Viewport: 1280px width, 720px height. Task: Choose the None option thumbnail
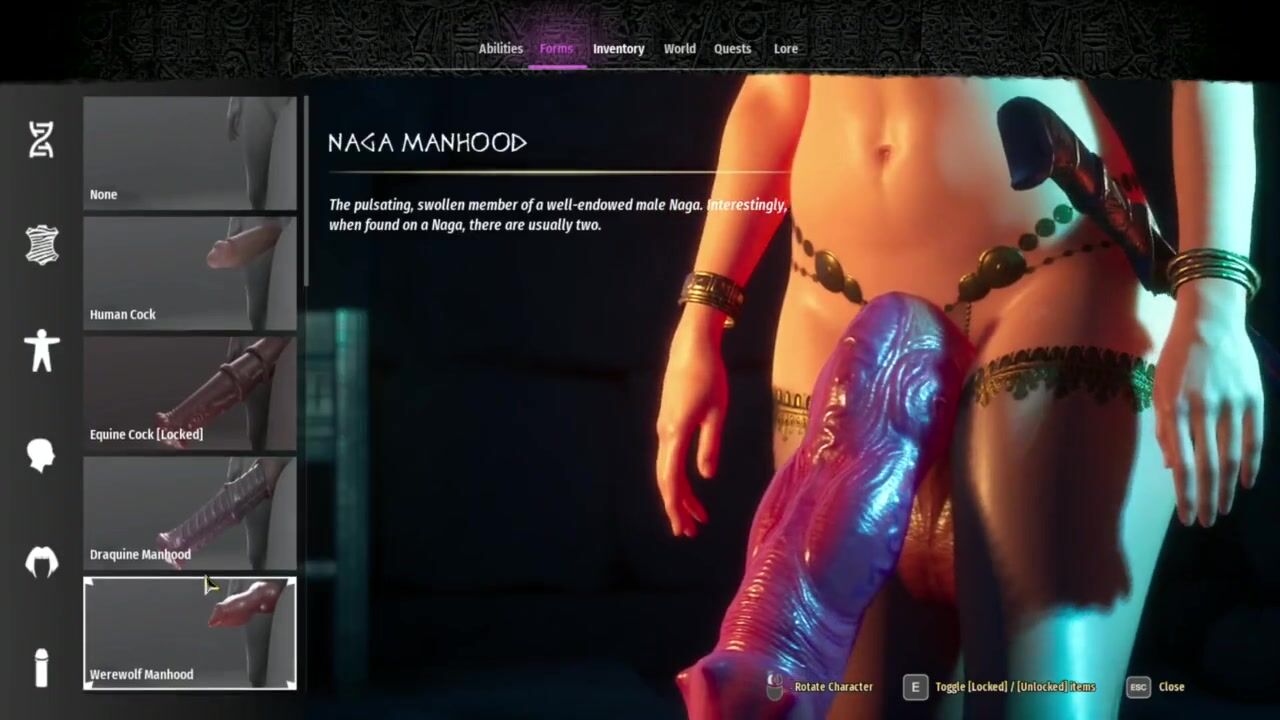[x=189, y=153]
